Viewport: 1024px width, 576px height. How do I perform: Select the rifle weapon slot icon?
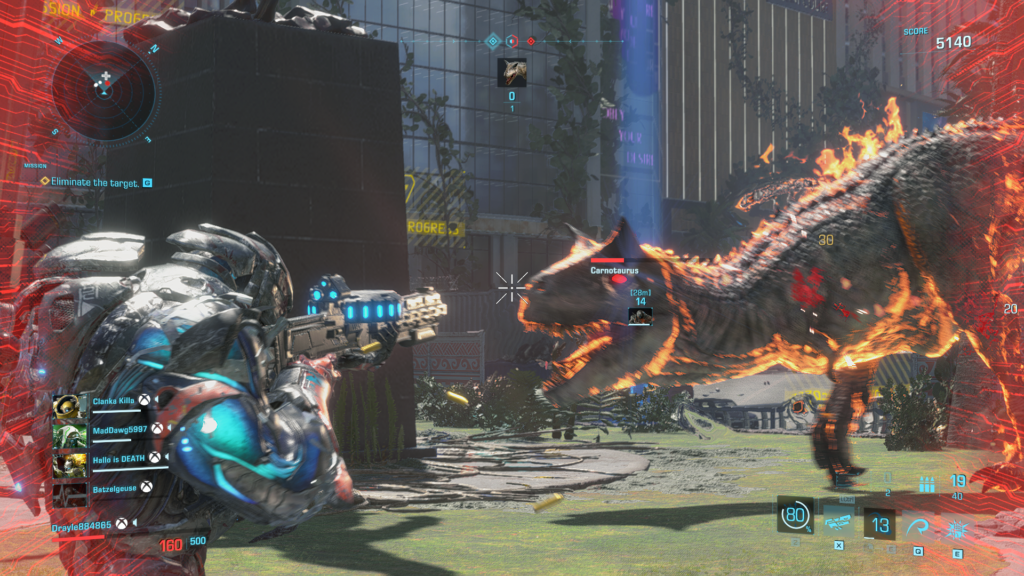point(838,521)
